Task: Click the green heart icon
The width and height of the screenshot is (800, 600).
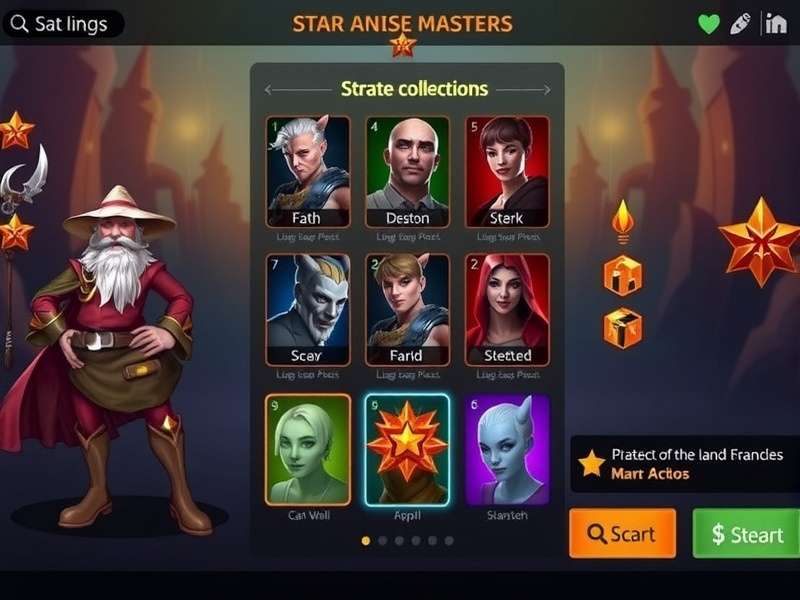Action: [x=709, y=24]
